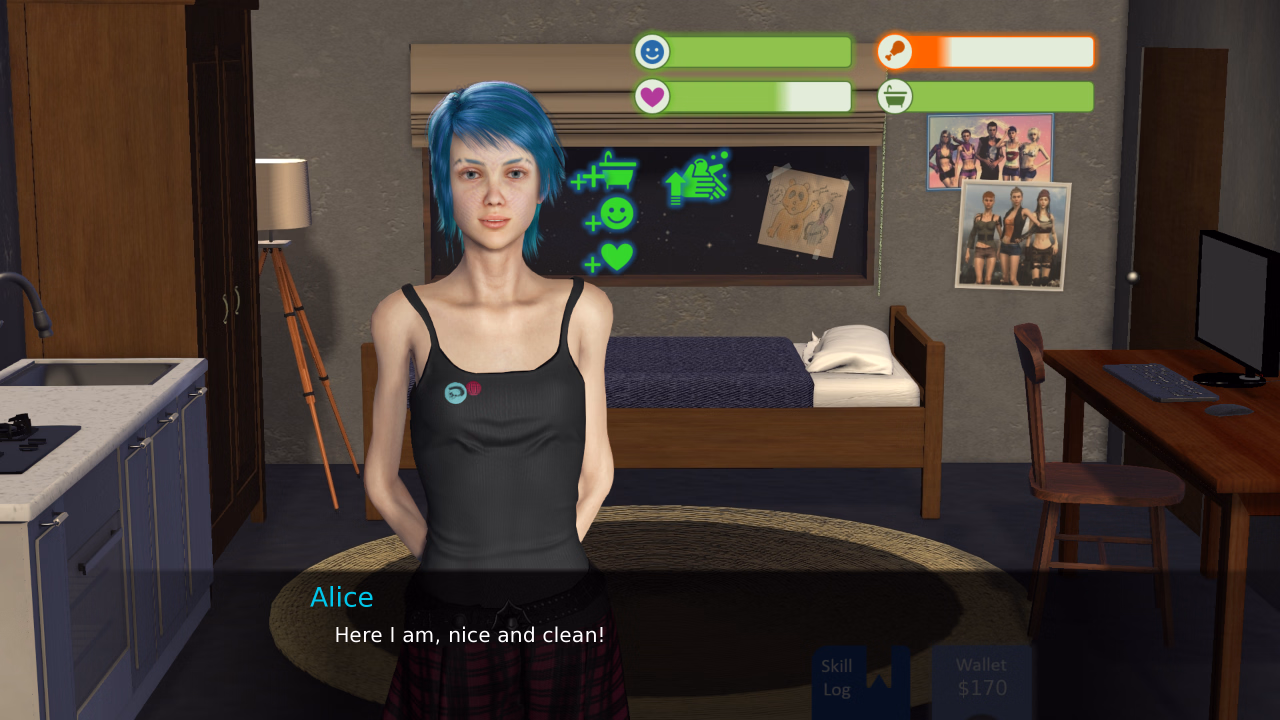1280x720 pixels.
Task: Open the Wallet showing $170
Action: click(982, 676)
